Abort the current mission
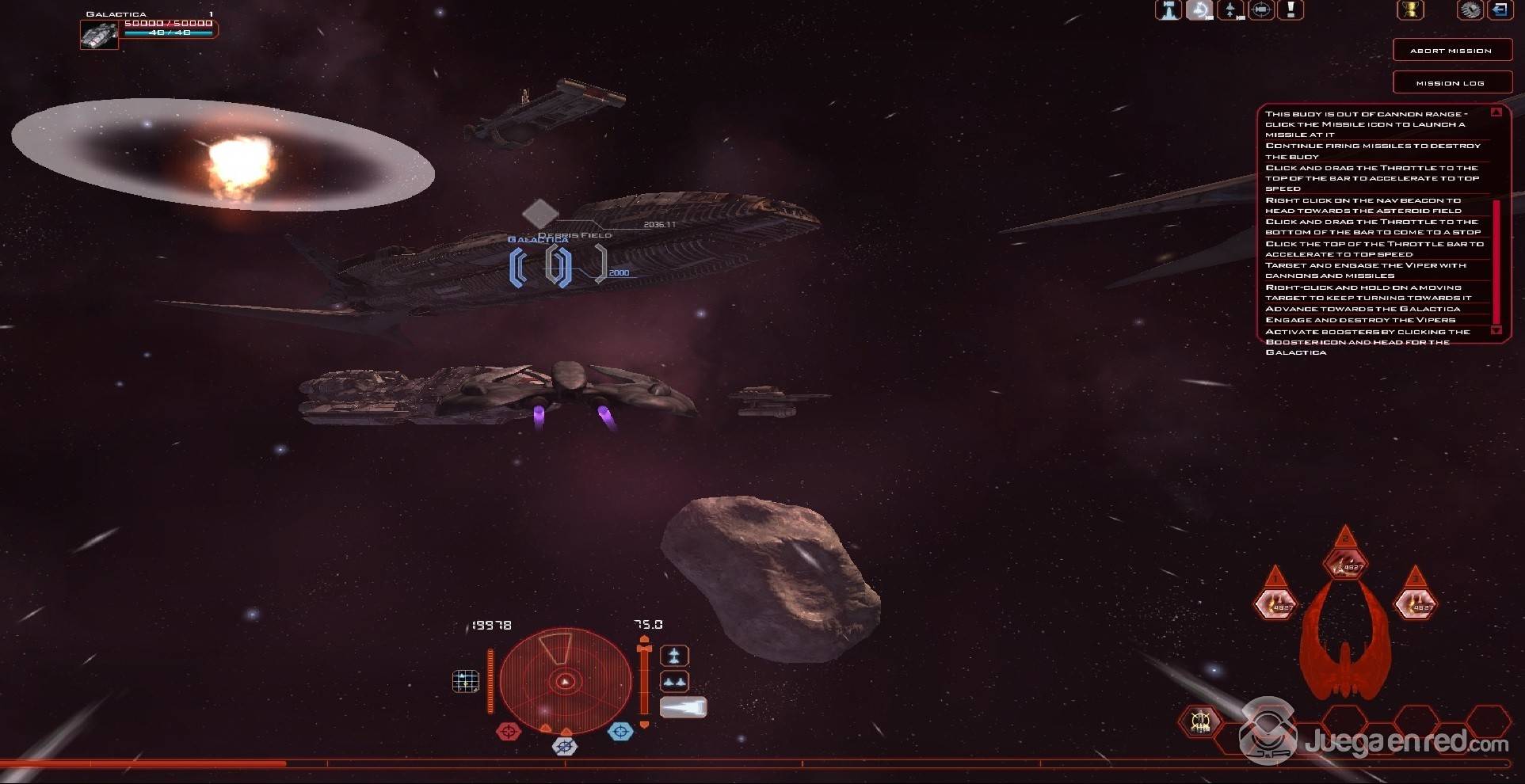This screenshot has width=1525, height=784. (x=1451, y=51)
